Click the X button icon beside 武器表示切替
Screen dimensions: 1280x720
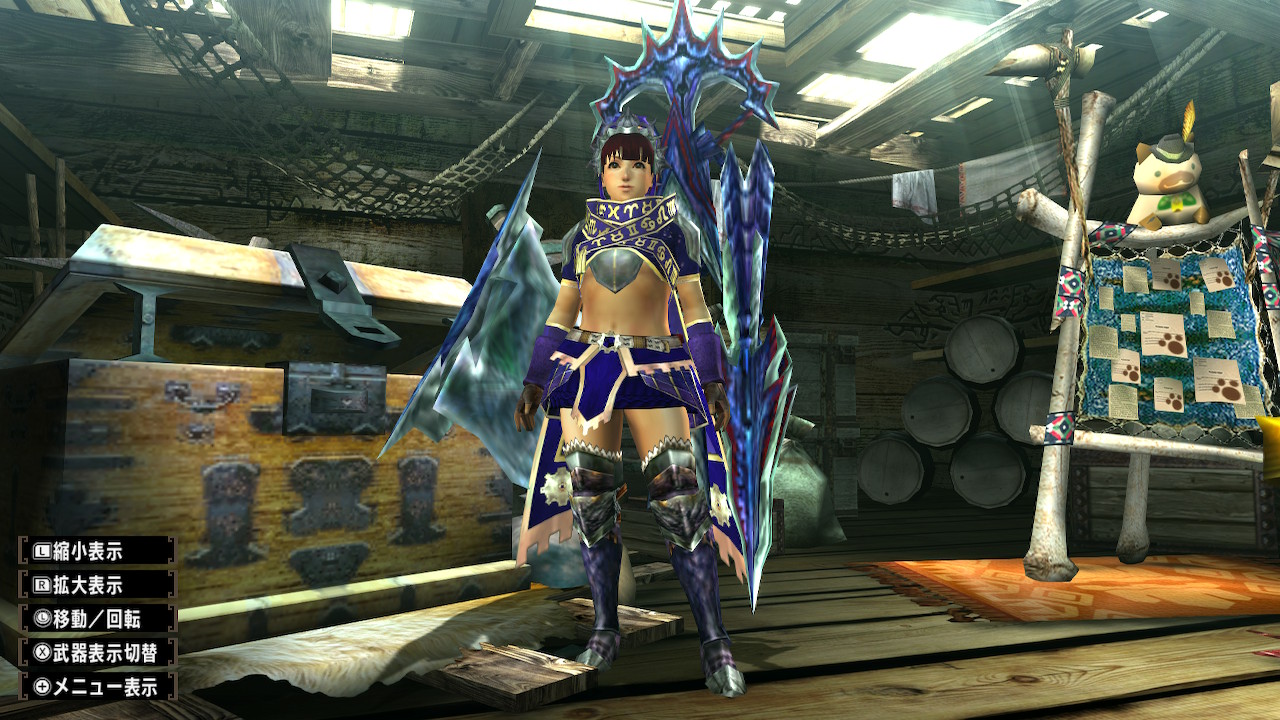click(x=42, y=650)
